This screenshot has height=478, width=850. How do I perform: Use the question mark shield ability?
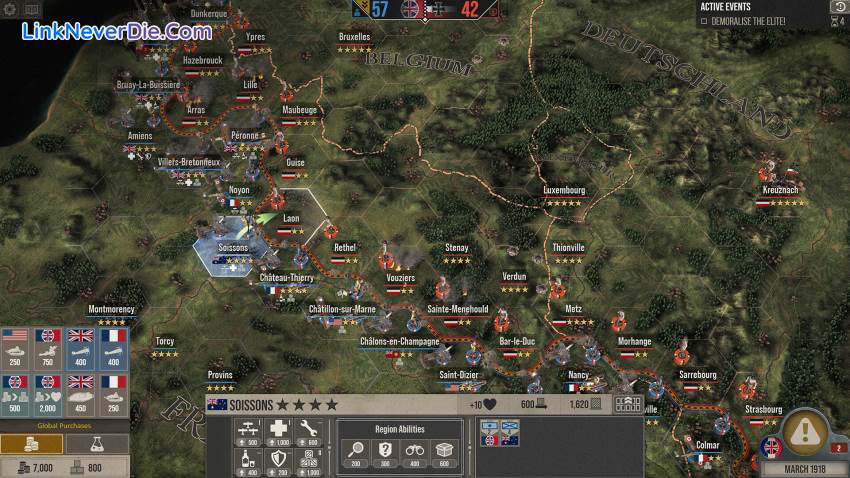[385, 454]
